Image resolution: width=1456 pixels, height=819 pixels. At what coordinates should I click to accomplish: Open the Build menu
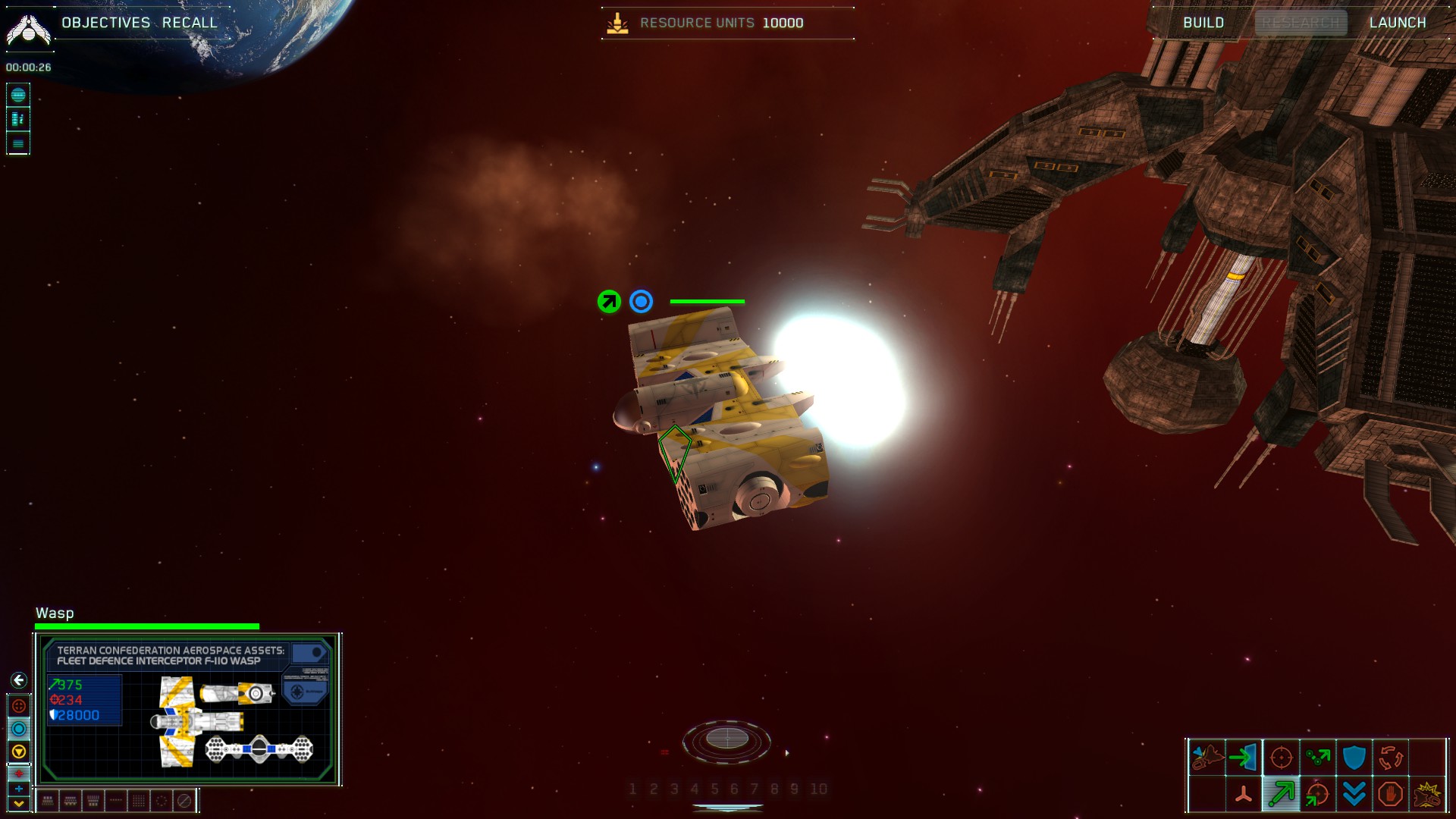pyautogui.click(x=1203, y=23)
